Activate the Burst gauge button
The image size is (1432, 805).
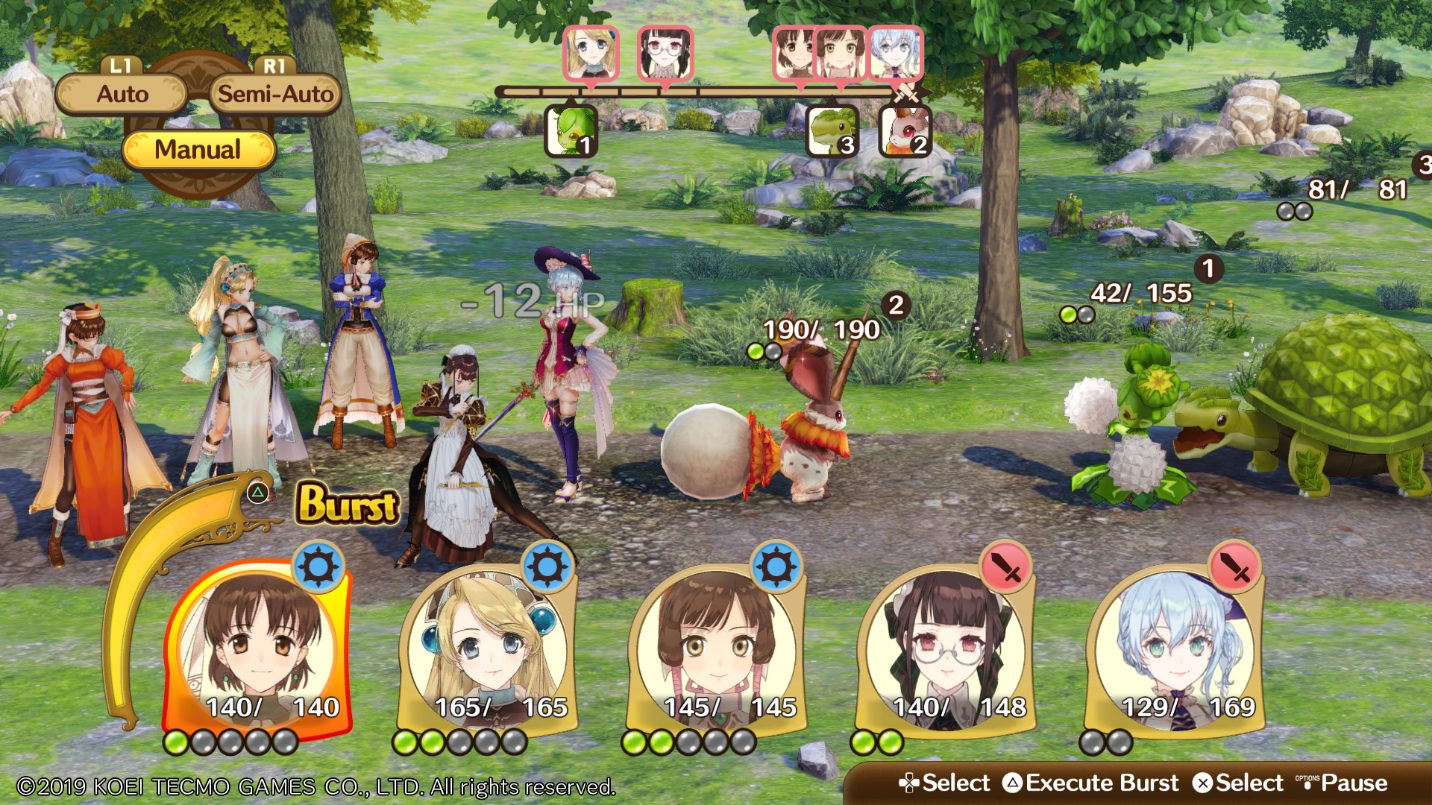click(x=346, y=506)
